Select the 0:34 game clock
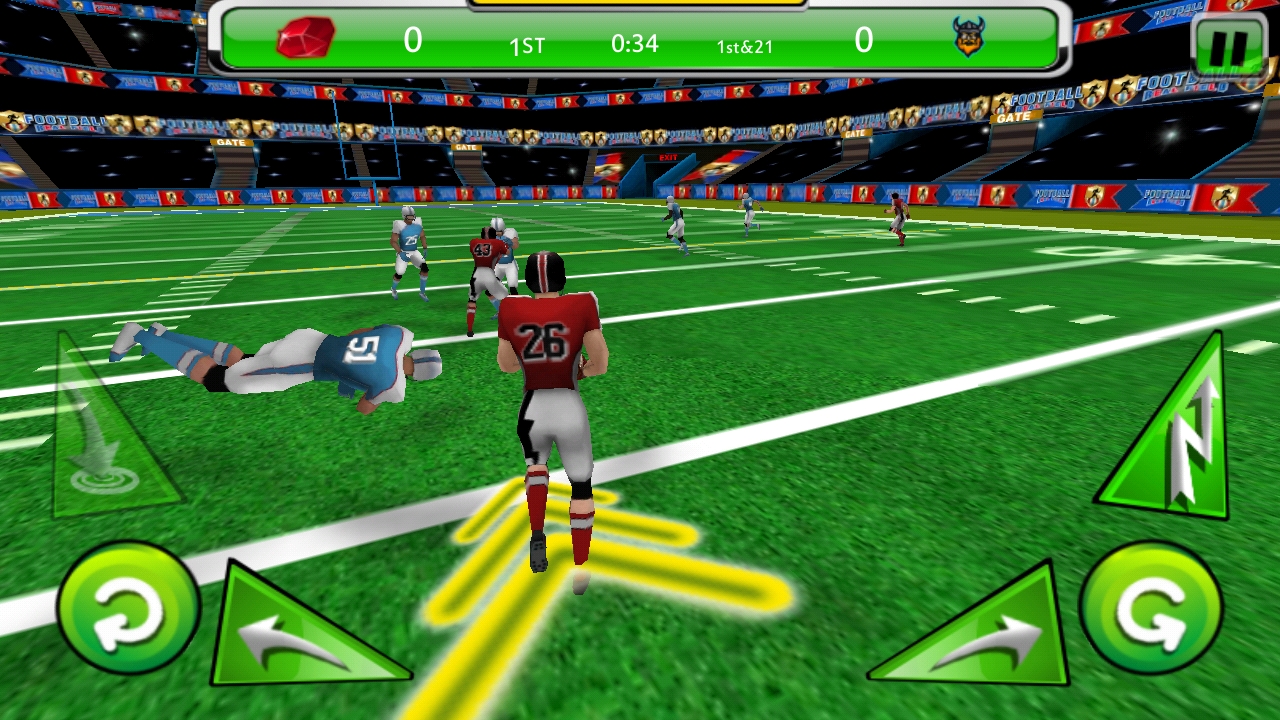Image resolution: width=1280 pixels, height=720 pixels. 636,44
